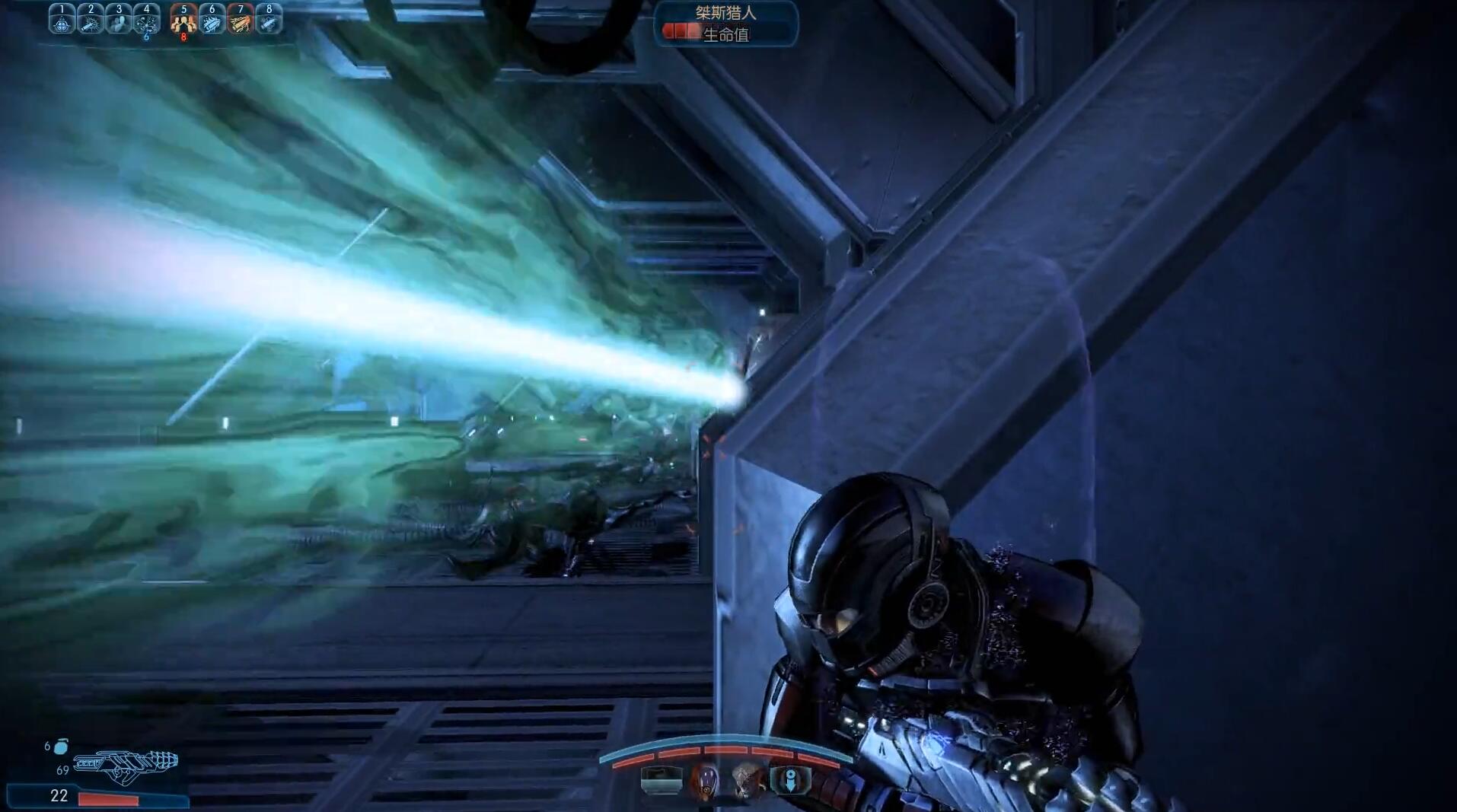Select the blue grenade icon

61,747
